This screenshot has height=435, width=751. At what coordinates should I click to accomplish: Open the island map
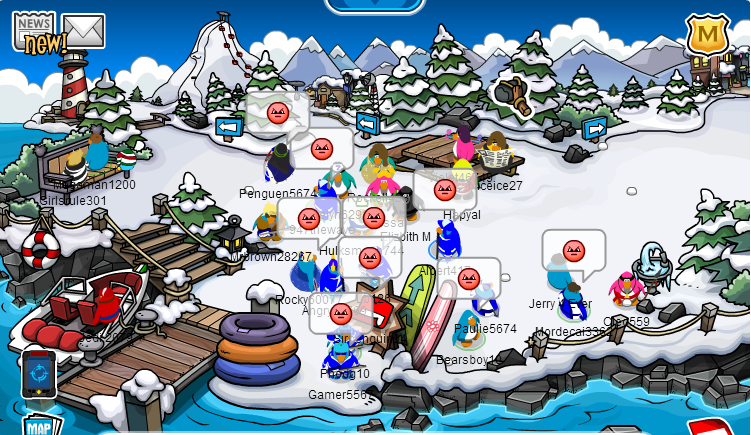click(39, 425)
